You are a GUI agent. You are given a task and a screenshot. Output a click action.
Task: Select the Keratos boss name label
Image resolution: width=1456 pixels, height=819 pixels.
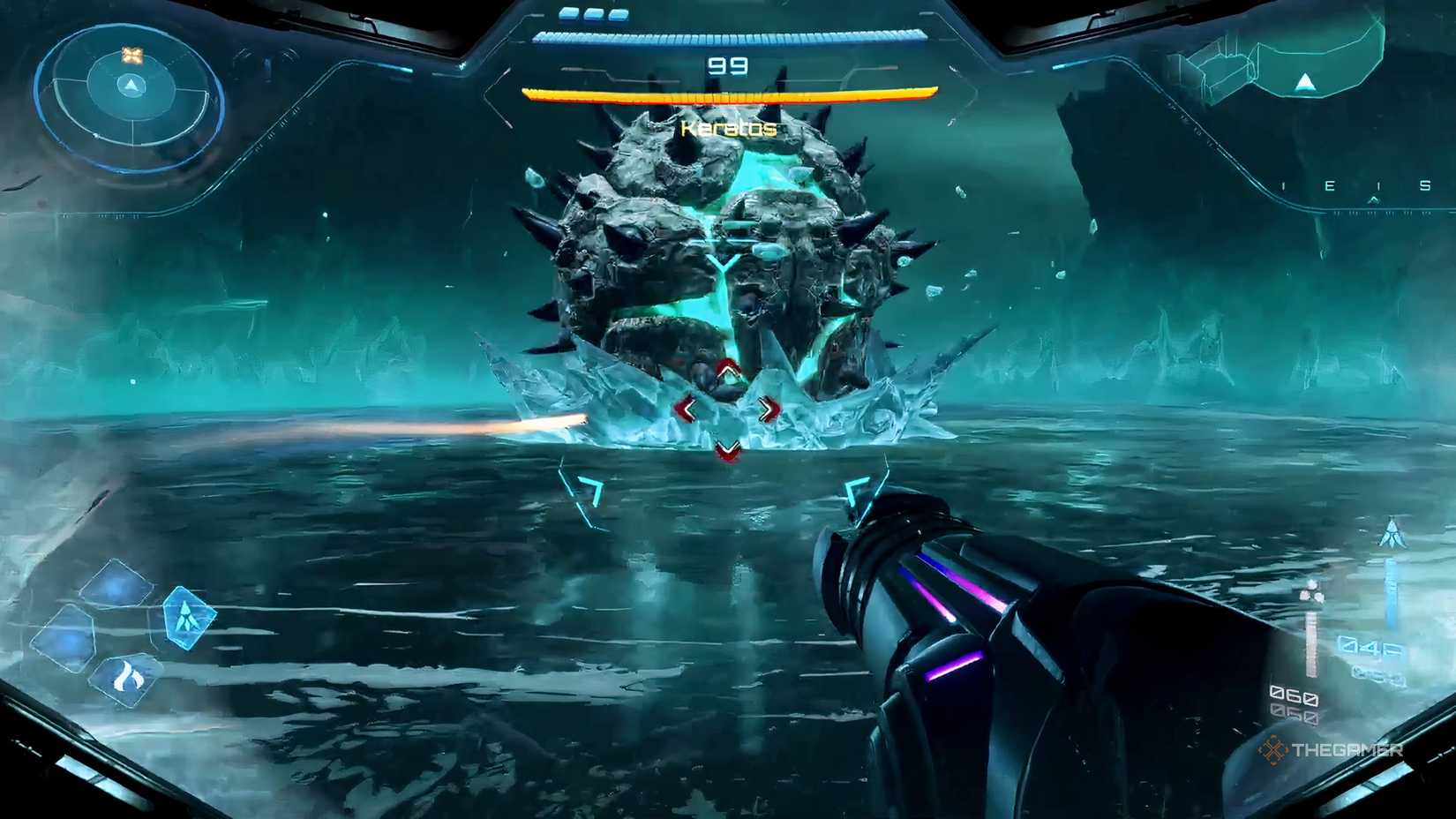click(728, 128)
